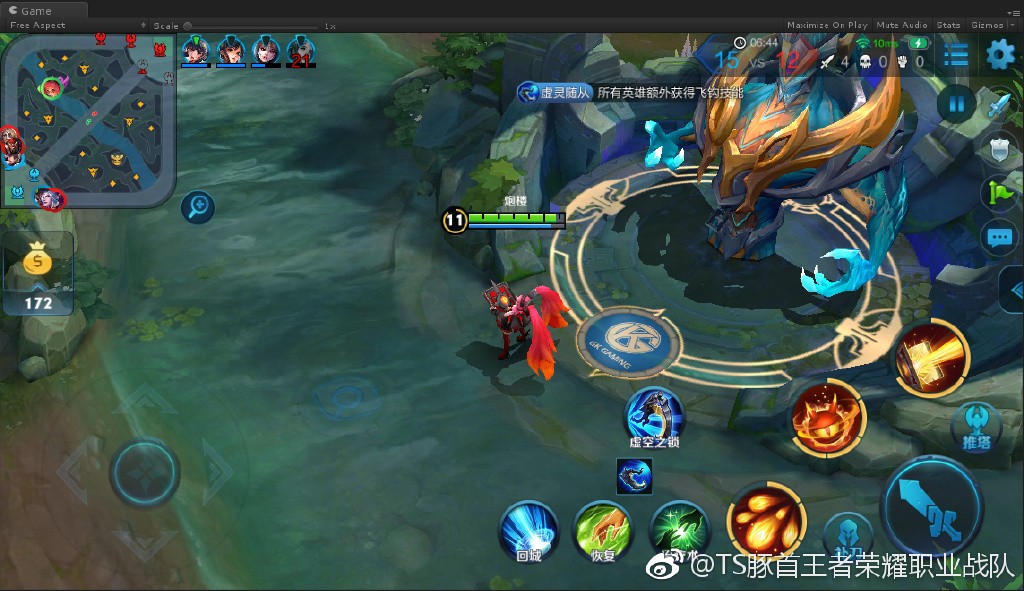Click the magnifier below the minimap
Viewport: 1024px width, 591px height.
click(198, 207)
